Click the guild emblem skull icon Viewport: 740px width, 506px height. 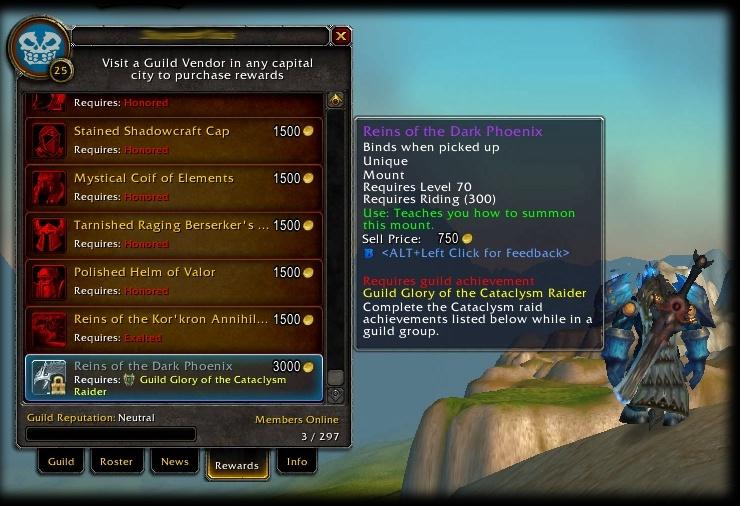coord(39,45)
